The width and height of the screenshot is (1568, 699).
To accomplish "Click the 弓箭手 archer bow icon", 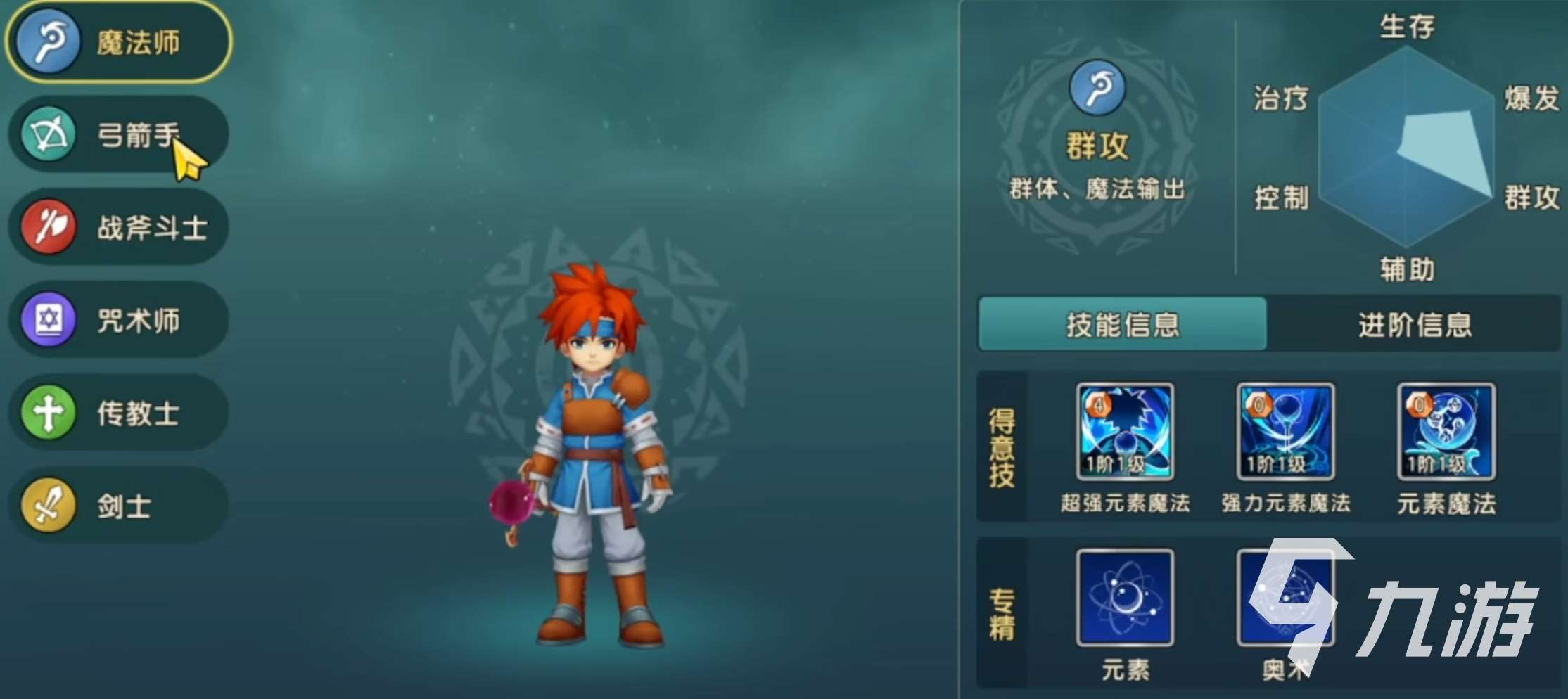I will point(48,134).
